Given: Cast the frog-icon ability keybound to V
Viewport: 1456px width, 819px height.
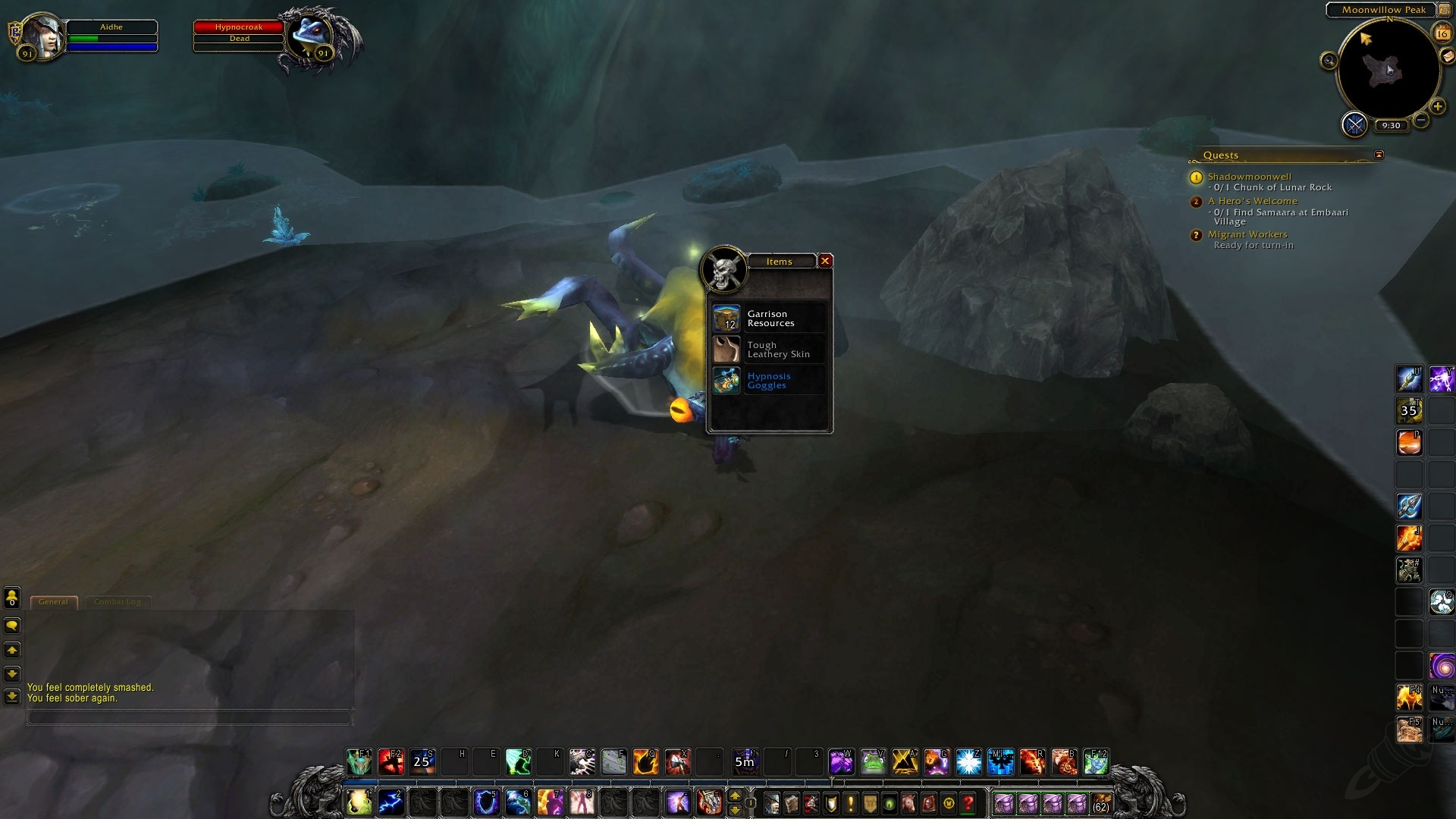Looking at the screenshot, I should point(871,763).
